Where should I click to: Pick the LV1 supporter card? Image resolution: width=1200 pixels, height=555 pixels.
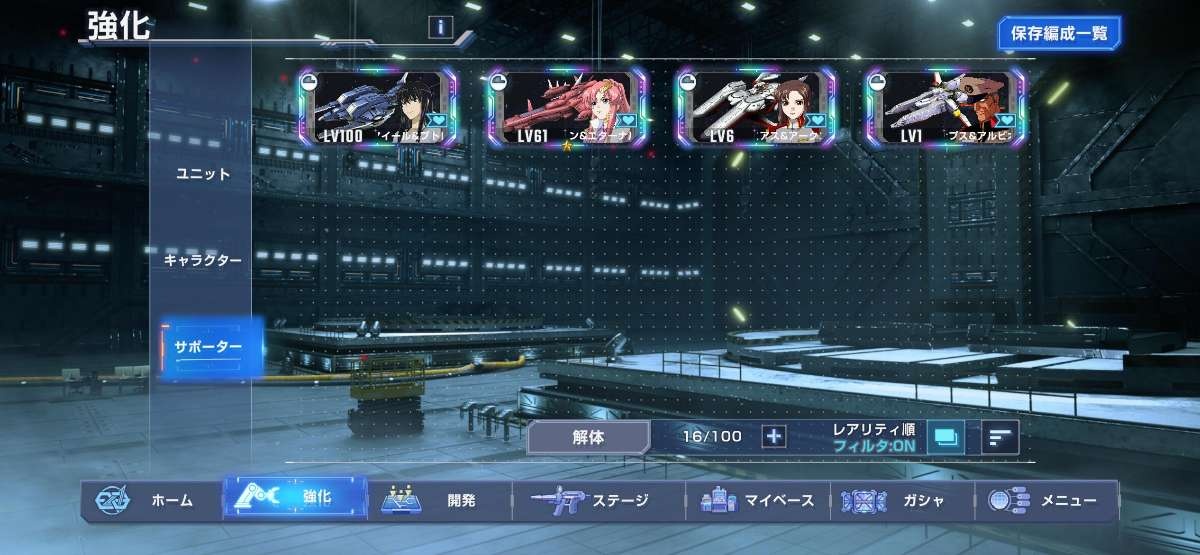[944, 108]
